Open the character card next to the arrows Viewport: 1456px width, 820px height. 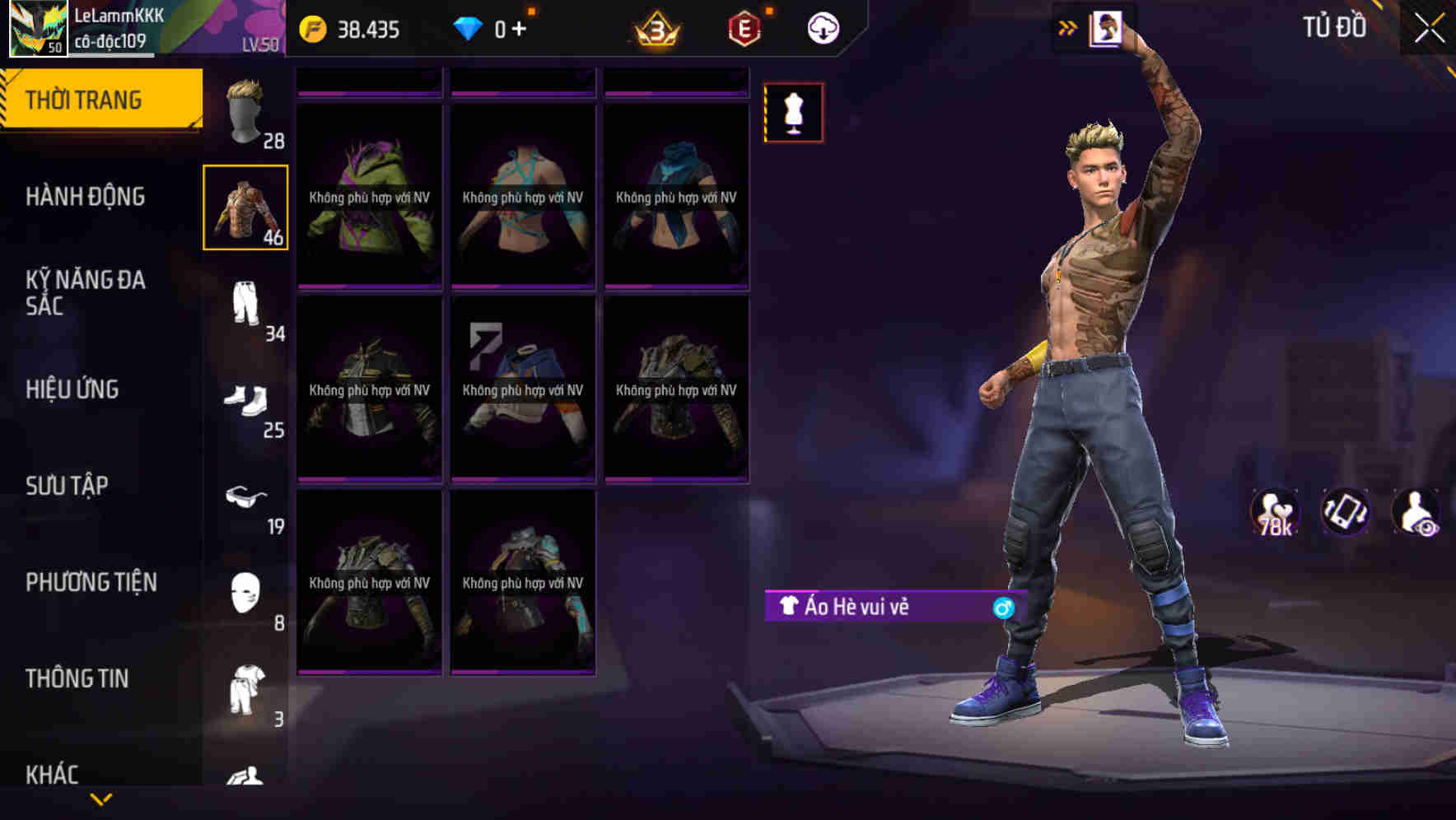(1105, 27)
